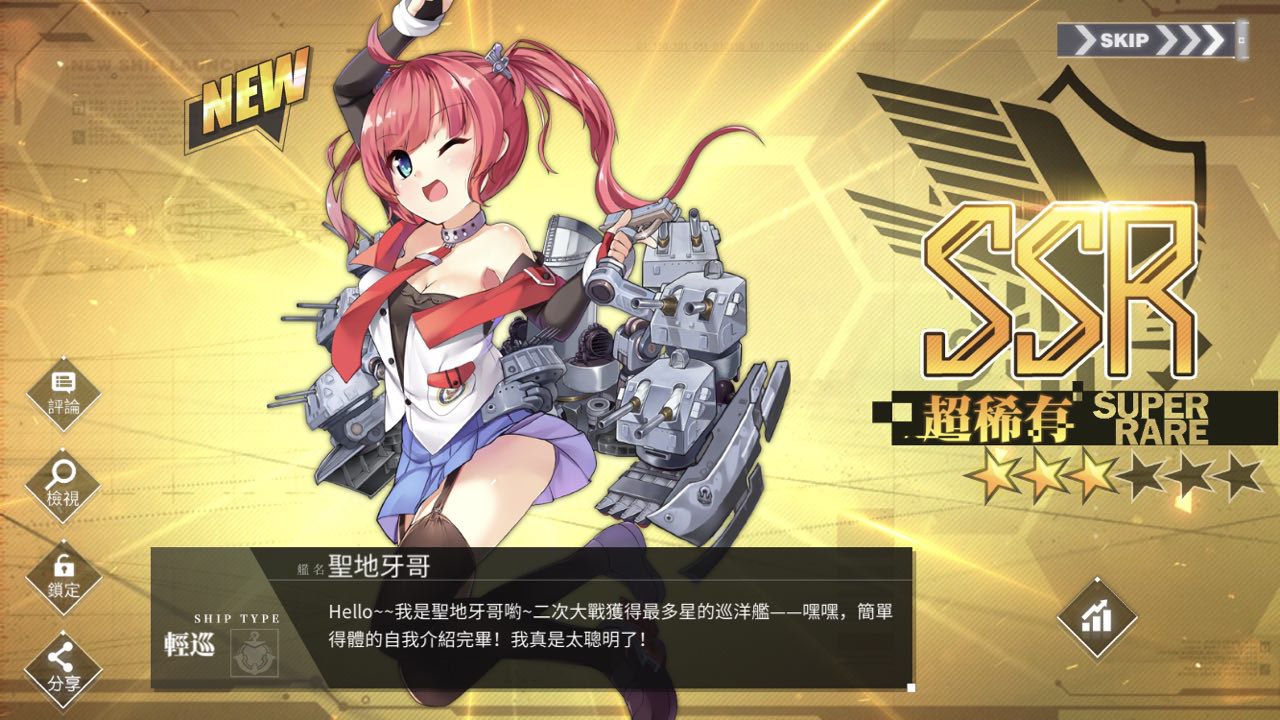Open the bar-chart stats diamond button
The width and height of the screenshot is (1280, 720).
(1097, 617)
